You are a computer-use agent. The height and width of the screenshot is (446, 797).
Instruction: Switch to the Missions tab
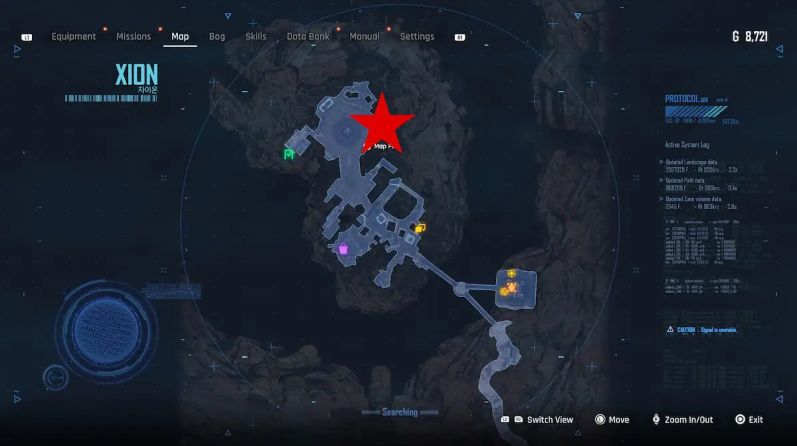[133, 37]
